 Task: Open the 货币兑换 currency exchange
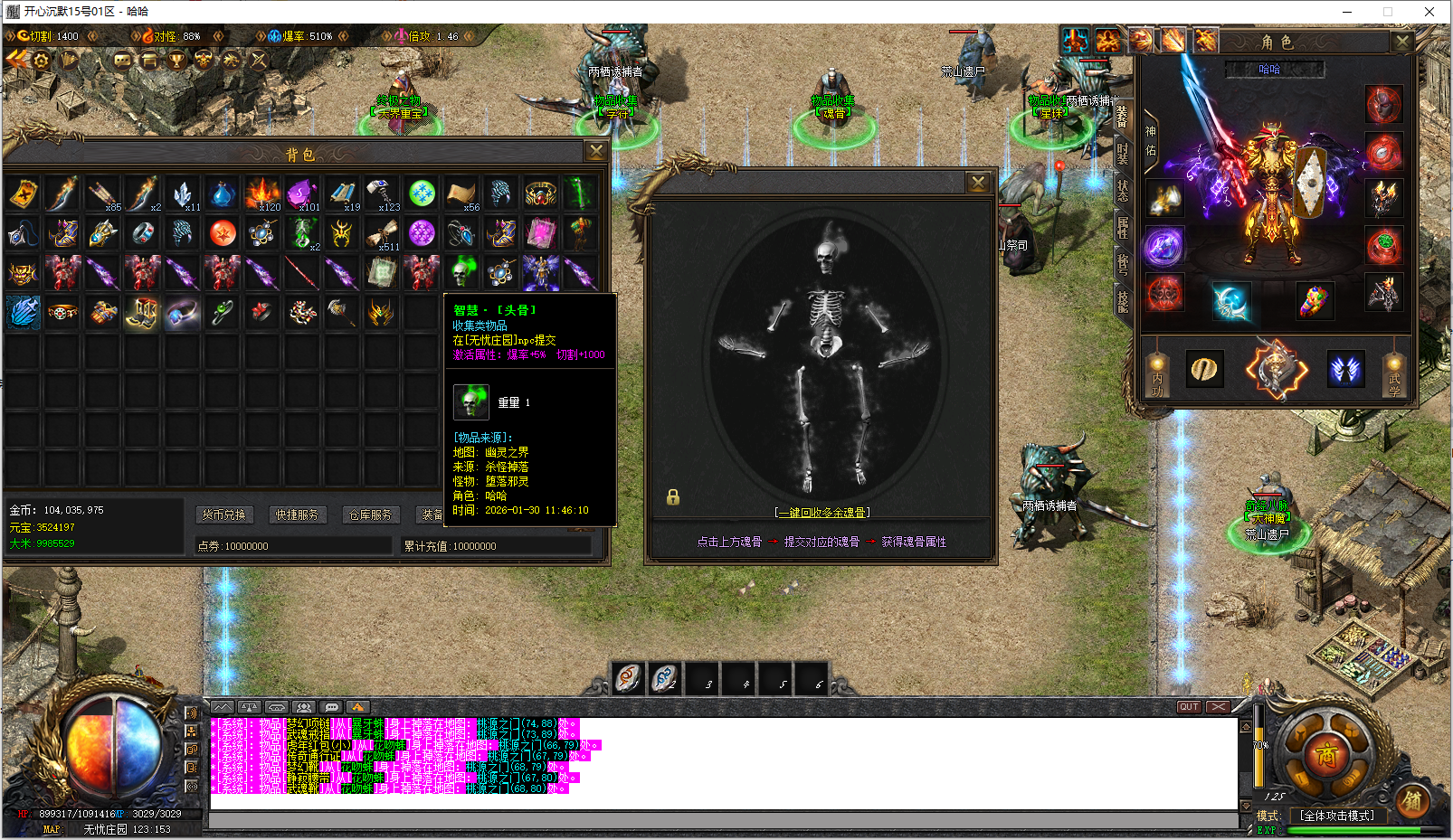pyautogui.click(x=223, y=514)
